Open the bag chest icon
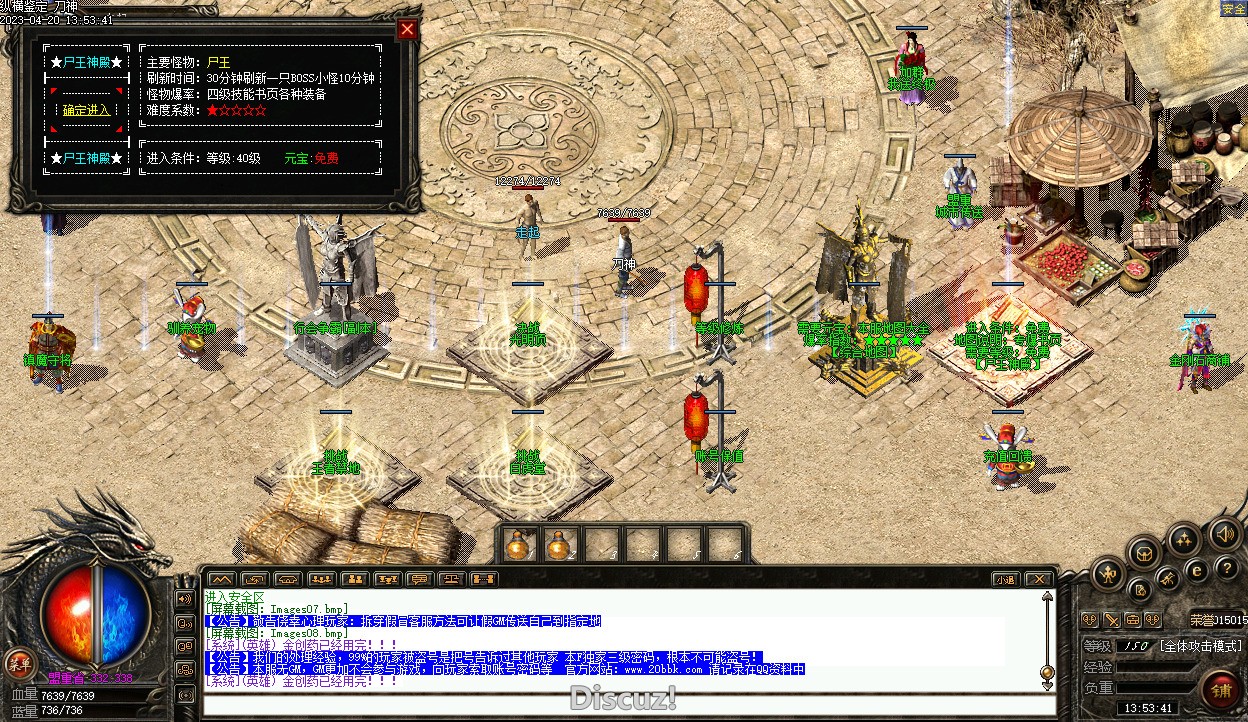1248x722 pixels. click(x=1145, y=552)
